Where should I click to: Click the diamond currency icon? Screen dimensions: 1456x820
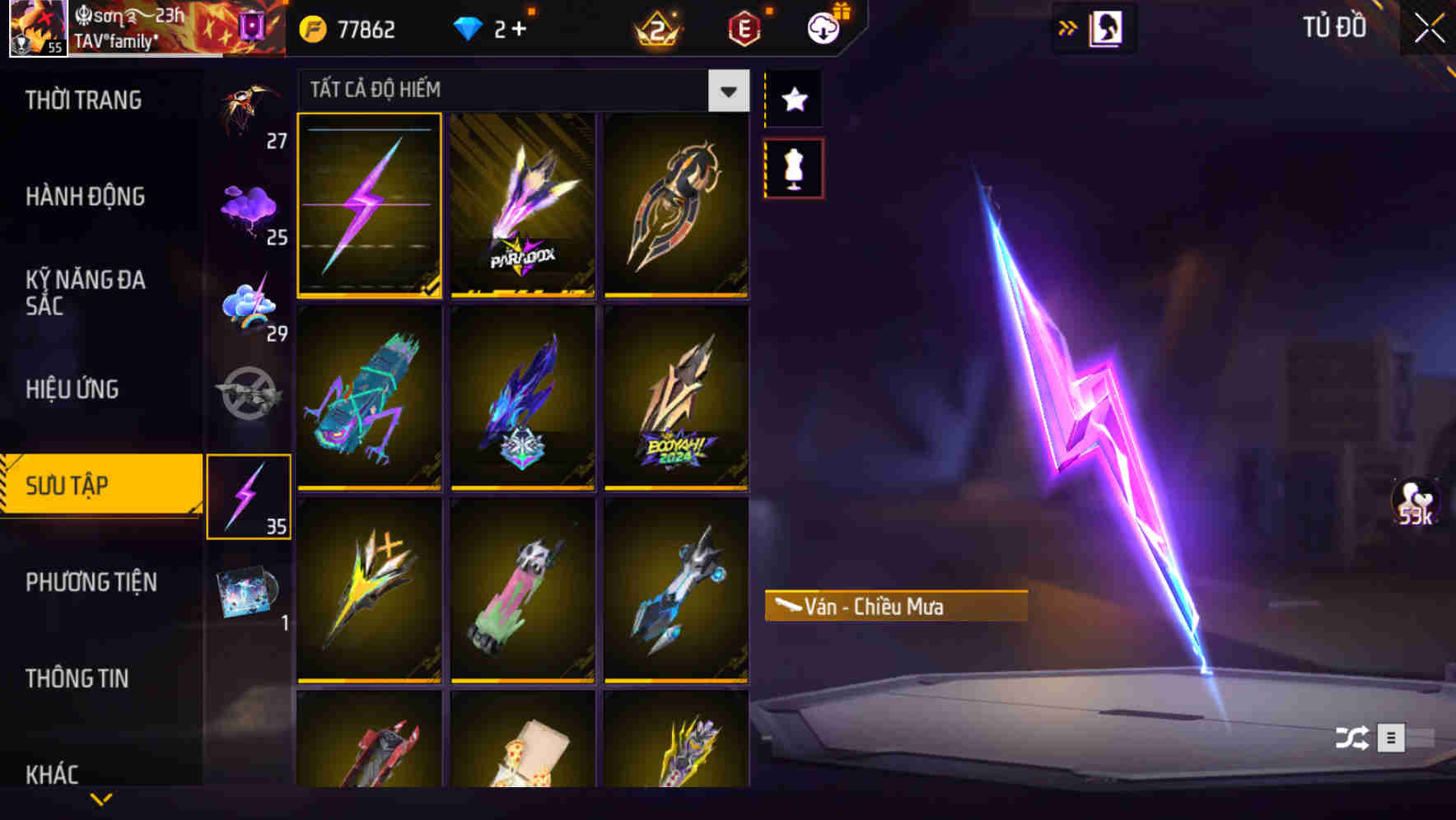coord(469,27)
